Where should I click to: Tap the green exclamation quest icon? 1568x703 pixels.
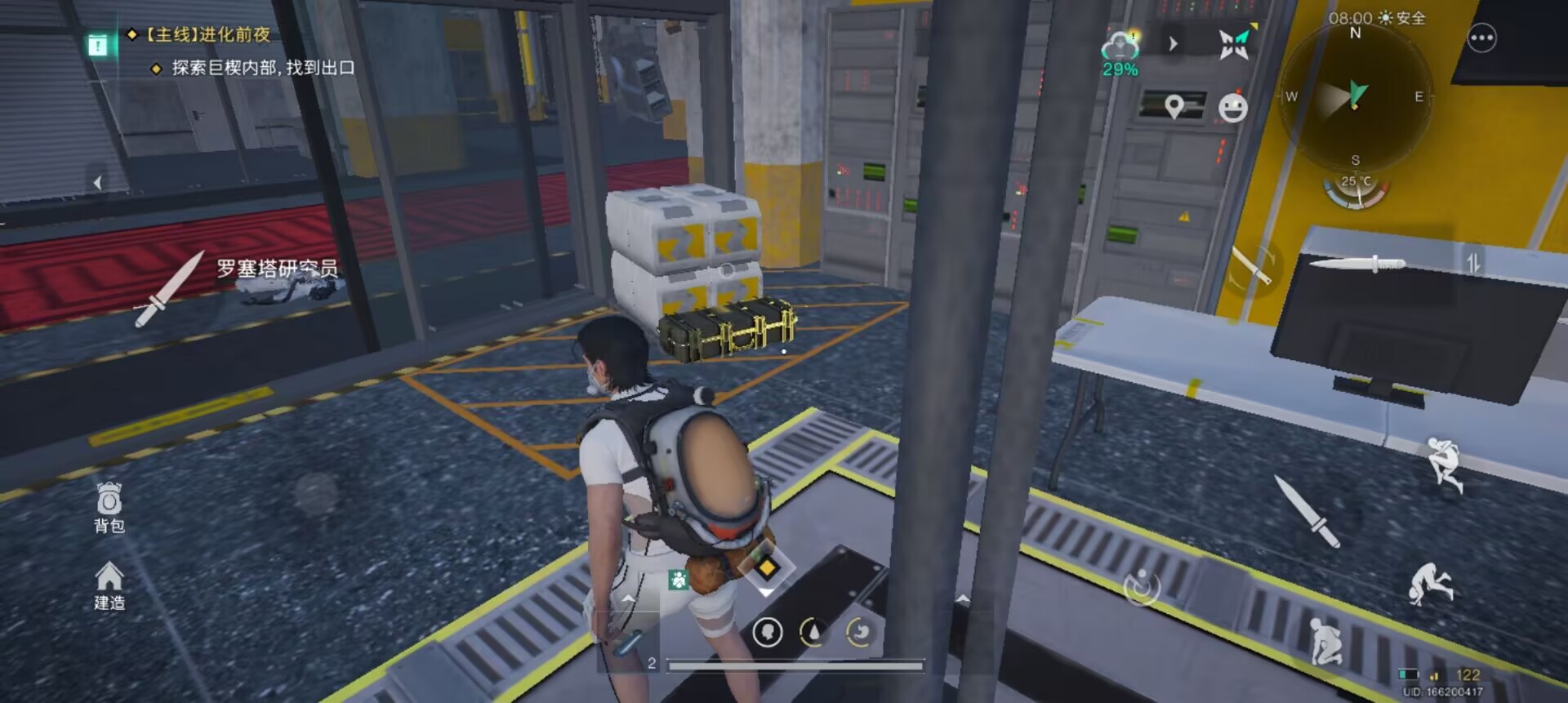click(x=98, y=46)
